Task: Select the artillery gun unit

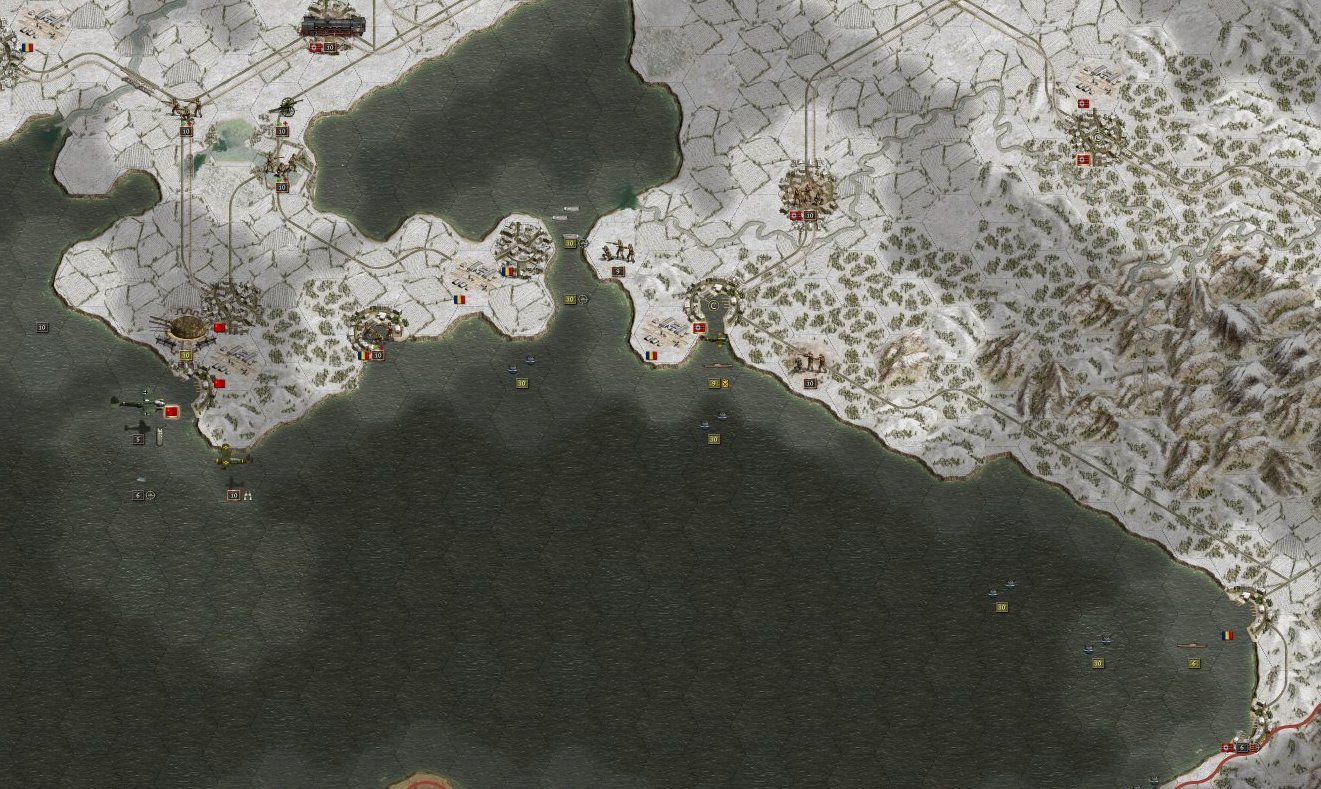Action: [x=286, y=107]
